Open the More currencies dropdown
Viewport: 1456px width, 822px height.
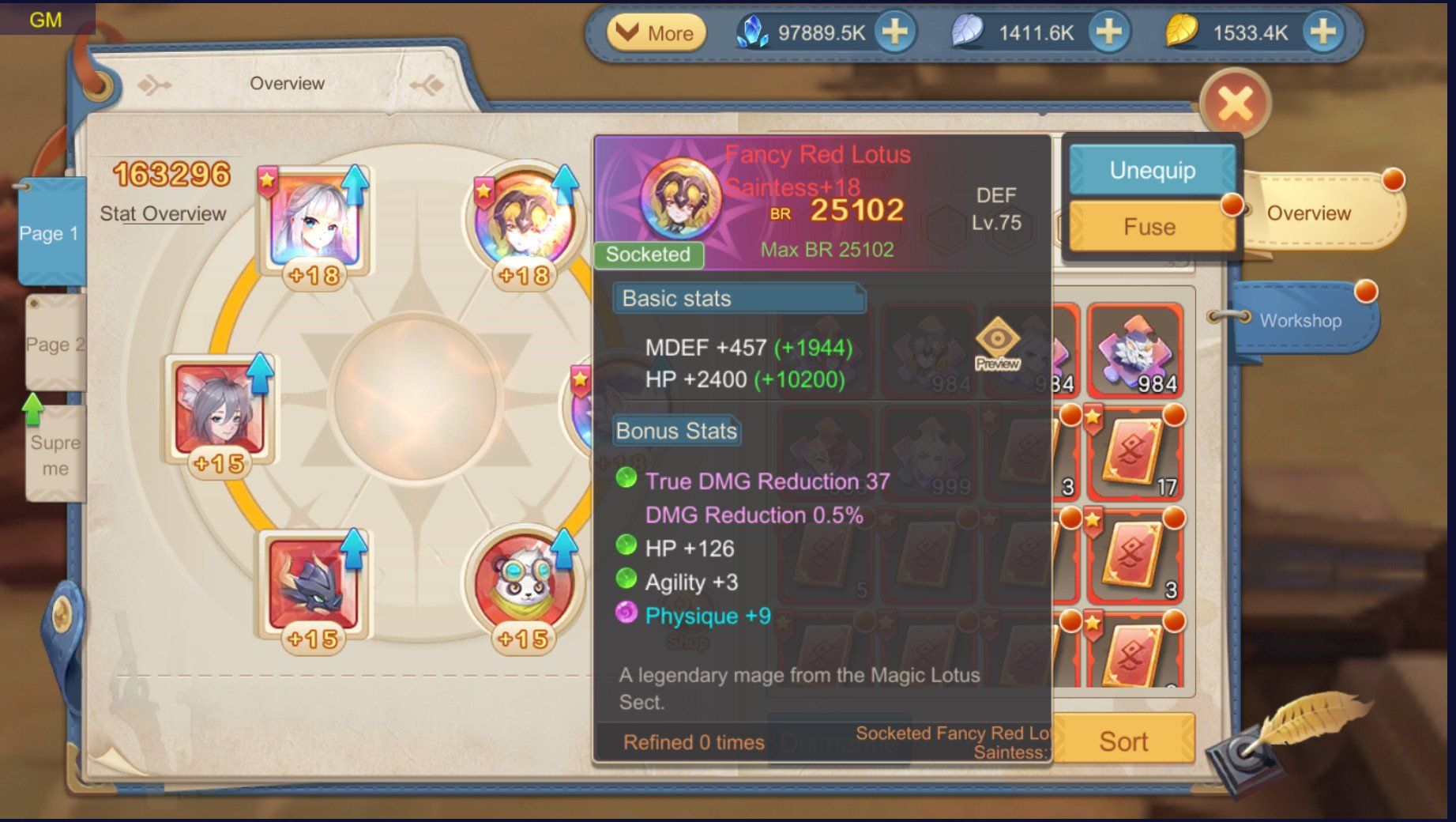point(656,33)
